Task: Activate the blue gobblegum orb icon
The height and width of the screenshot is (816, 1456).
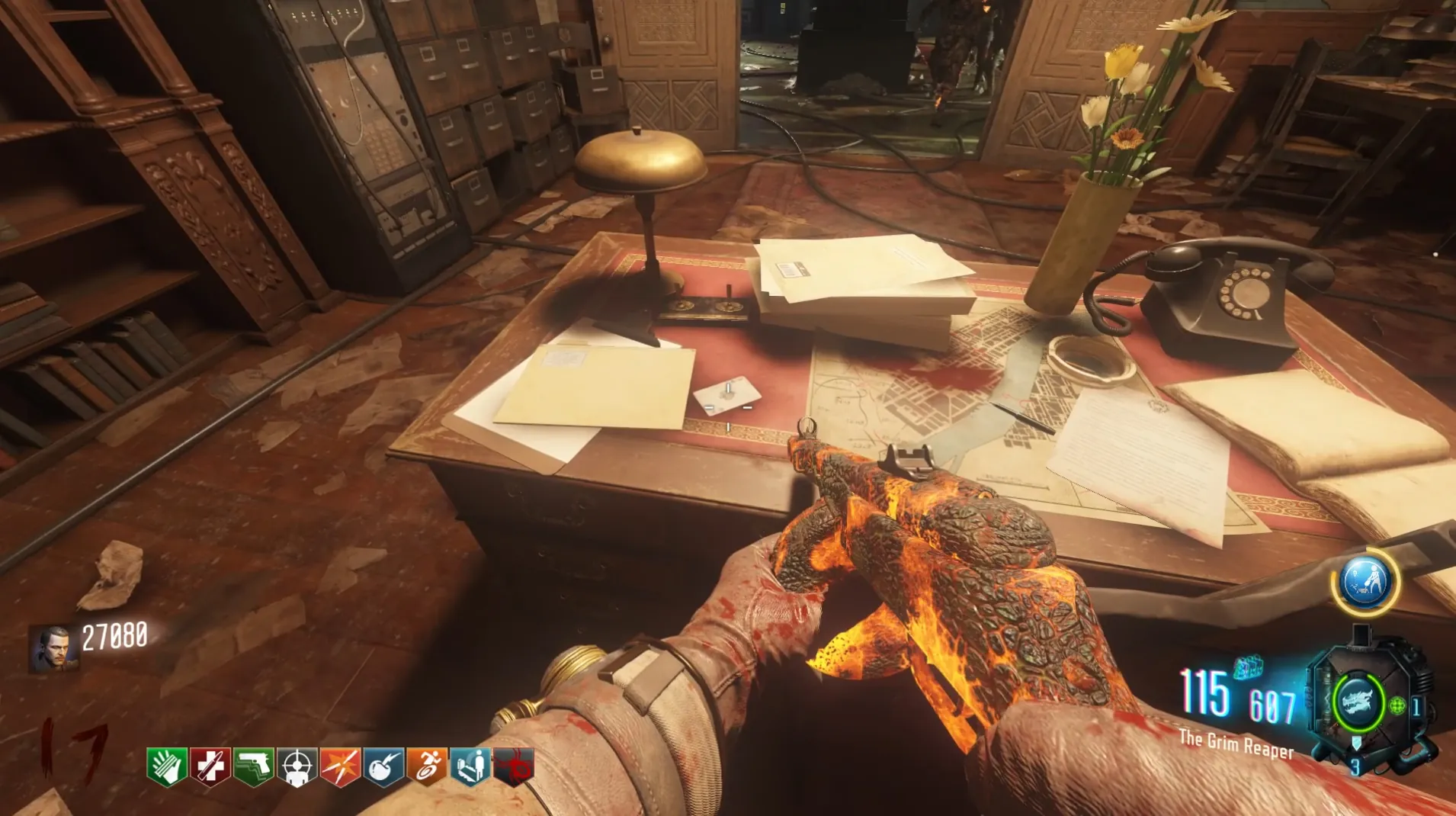Action: 1365,581
